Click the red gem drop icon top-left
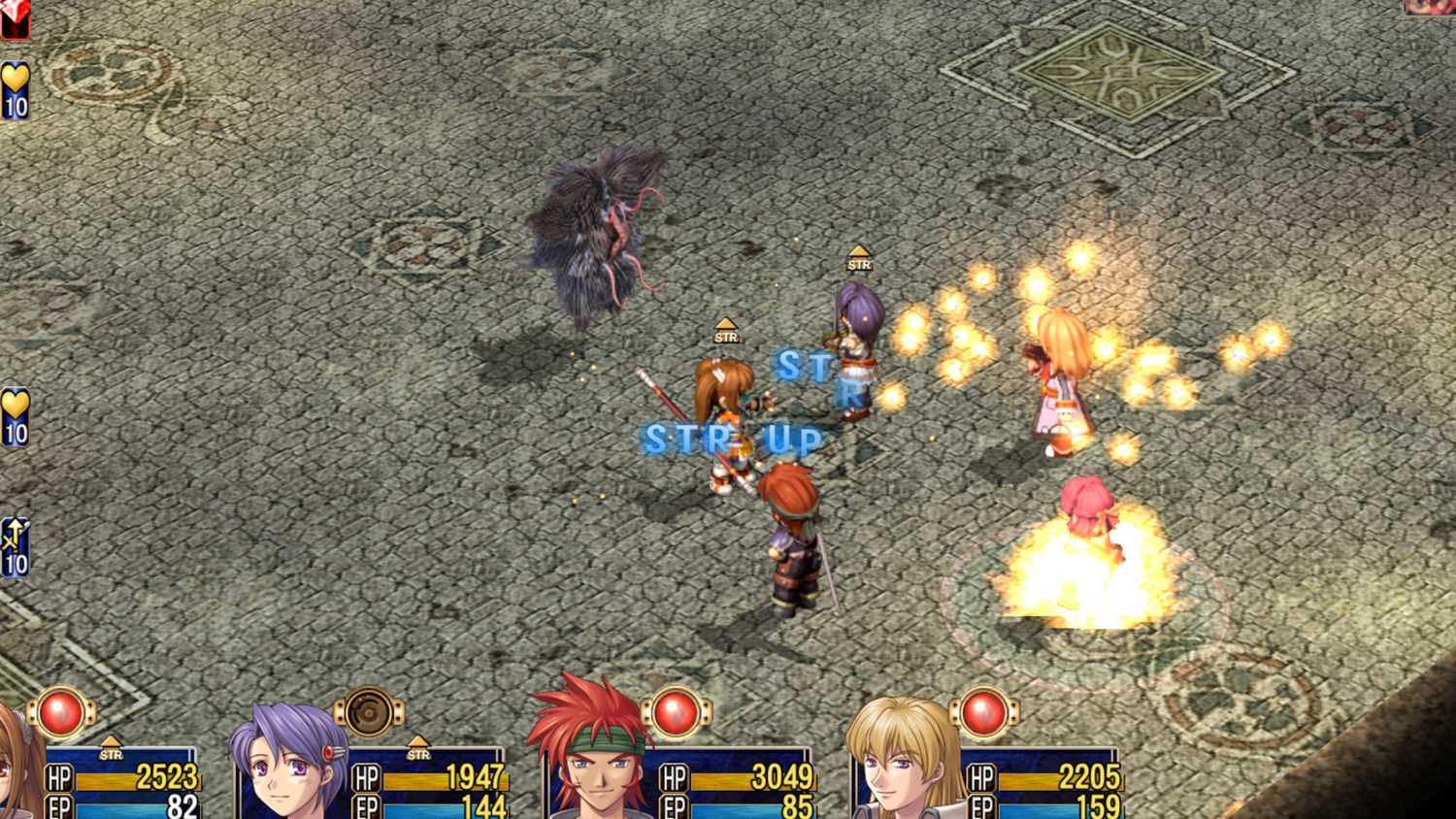Screen dimensions: 1456x819 pos(14,16)
